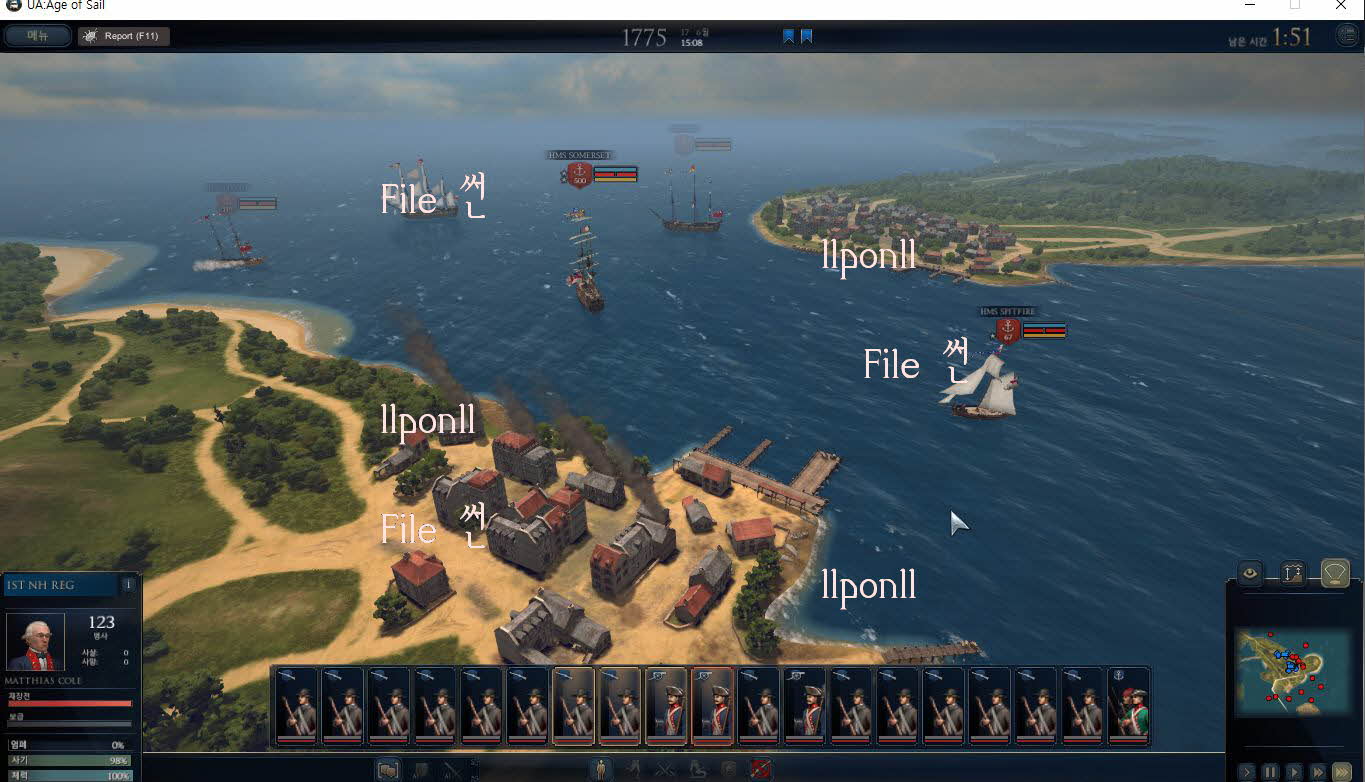Close the game window

1341,6
